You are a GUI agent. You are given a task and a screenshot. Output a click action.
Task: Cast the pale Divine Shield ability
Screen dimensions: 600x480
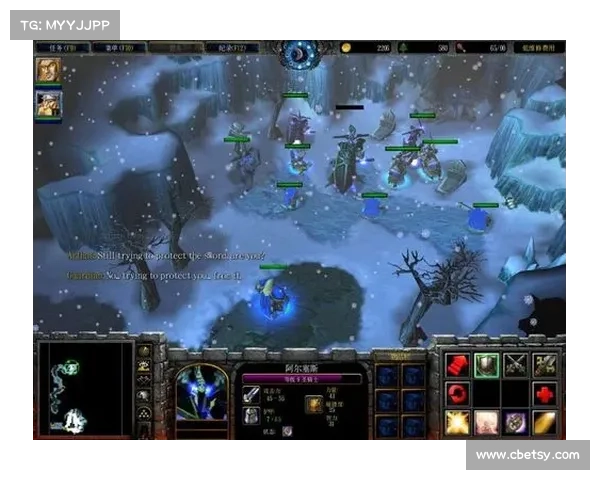(x=486, y=422)
